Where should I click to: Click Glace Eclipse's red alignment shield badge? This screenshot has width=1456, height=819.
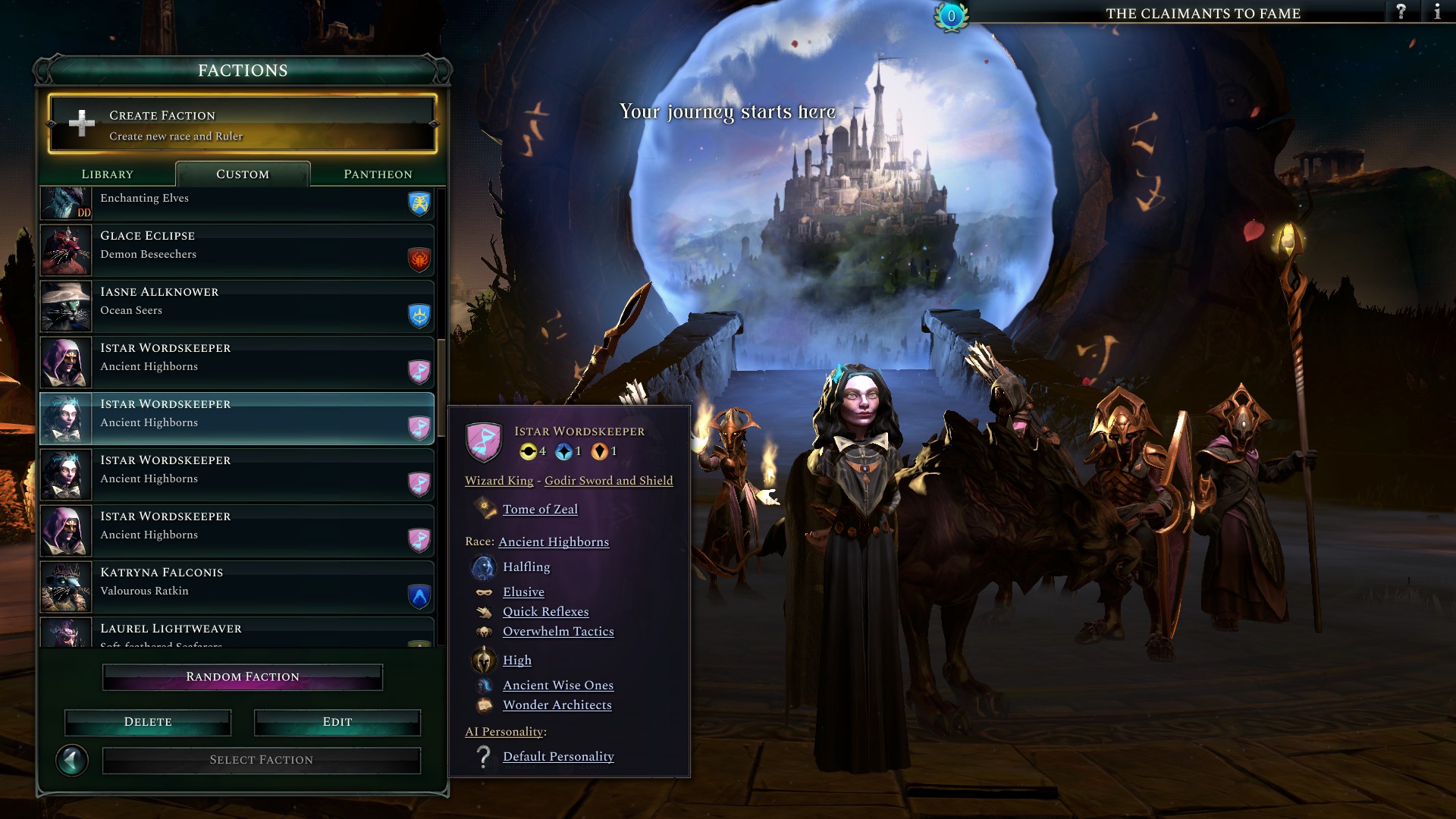pos(418,259)
